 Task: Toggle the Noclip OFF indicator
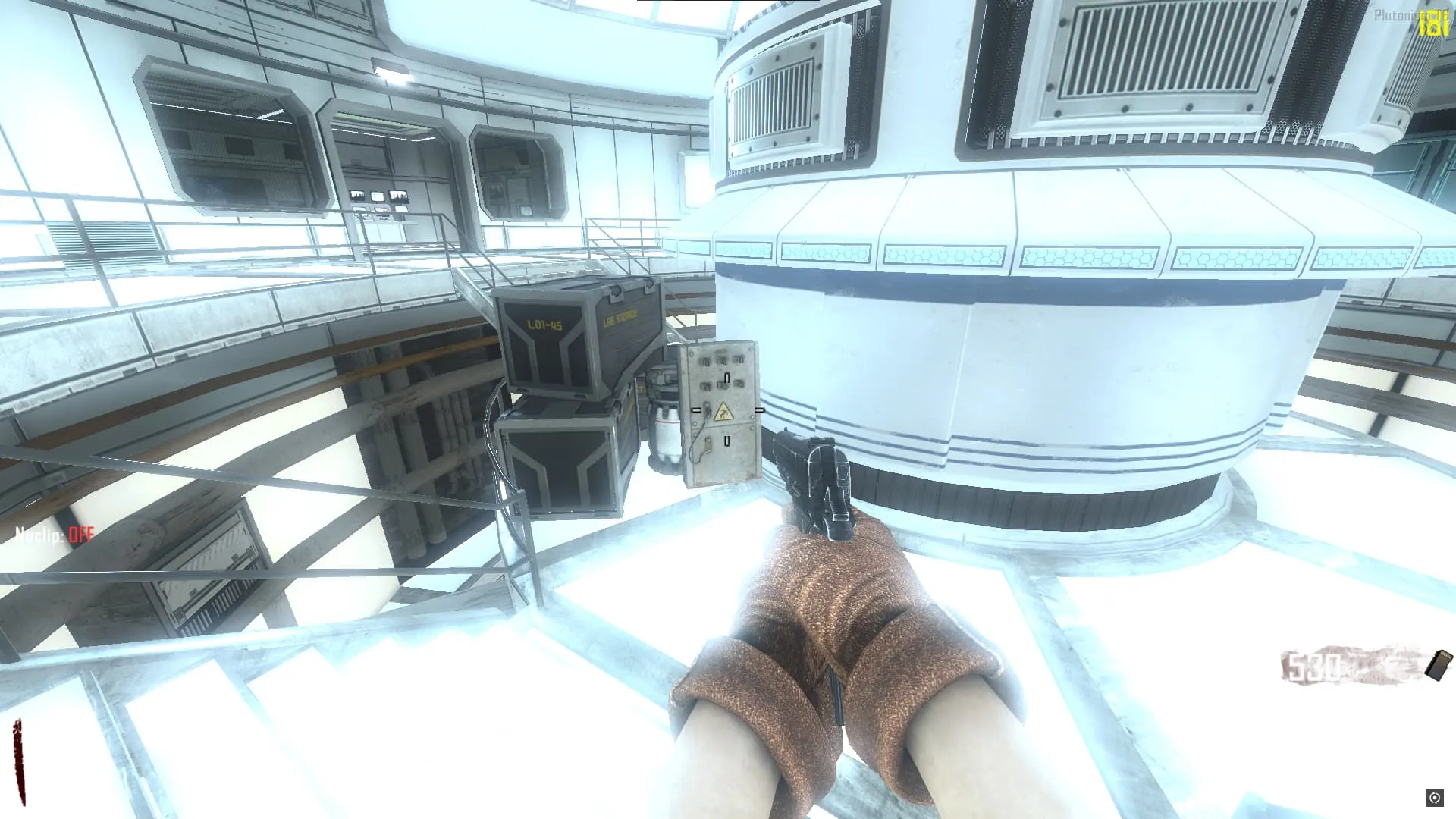click(55, 535)
